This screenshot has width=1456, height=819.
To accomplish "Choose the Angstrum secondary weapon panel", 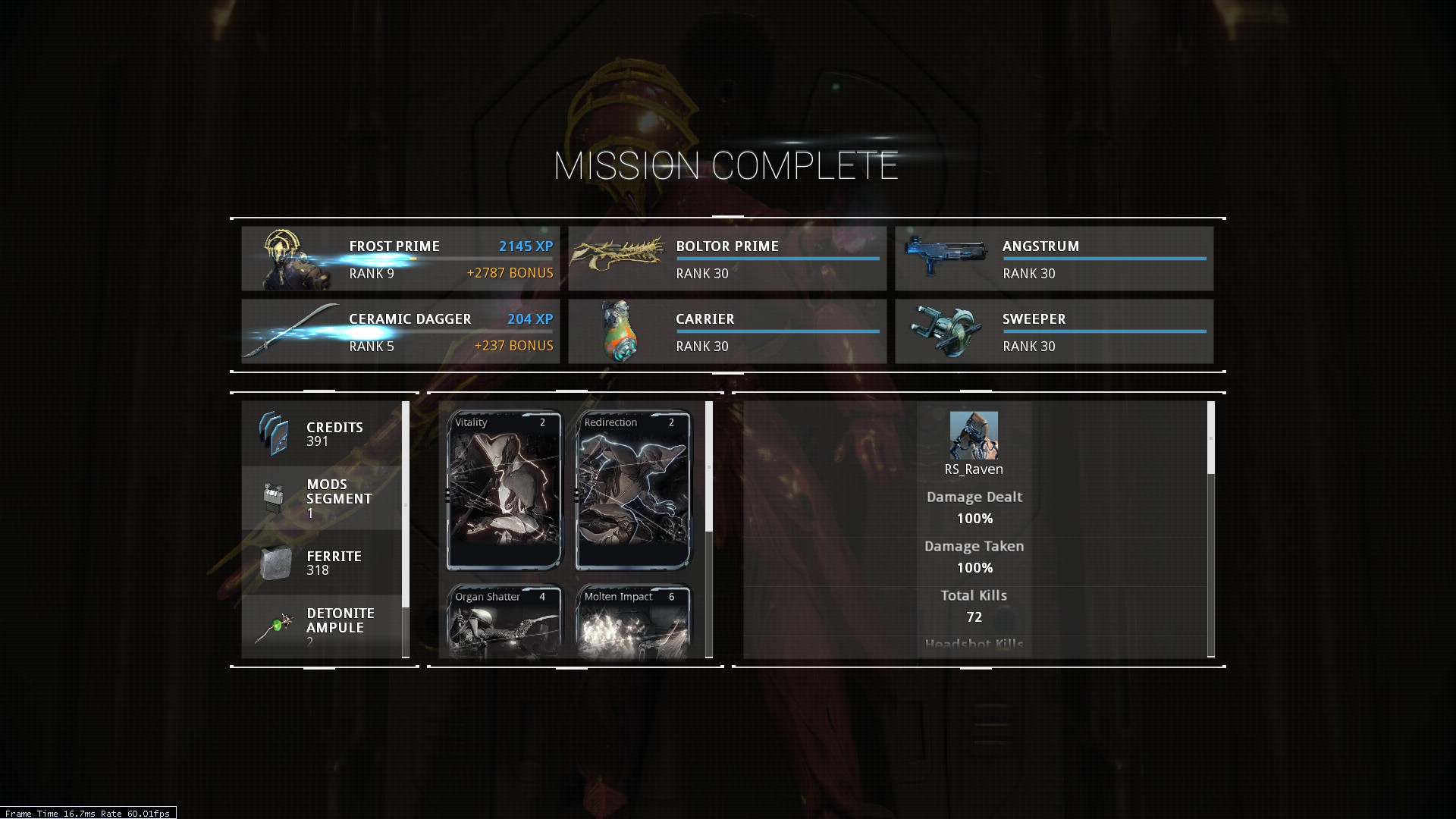I will (x=1054, y=259).
